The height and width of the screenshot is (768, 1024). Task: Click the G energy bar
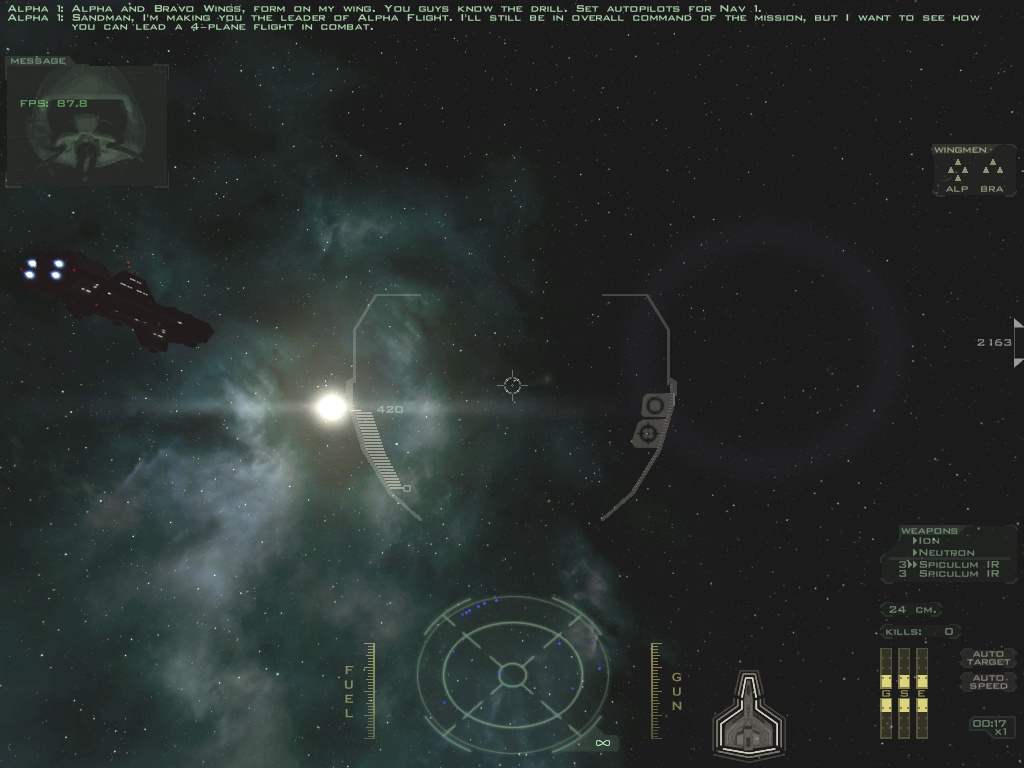[885, 693]
